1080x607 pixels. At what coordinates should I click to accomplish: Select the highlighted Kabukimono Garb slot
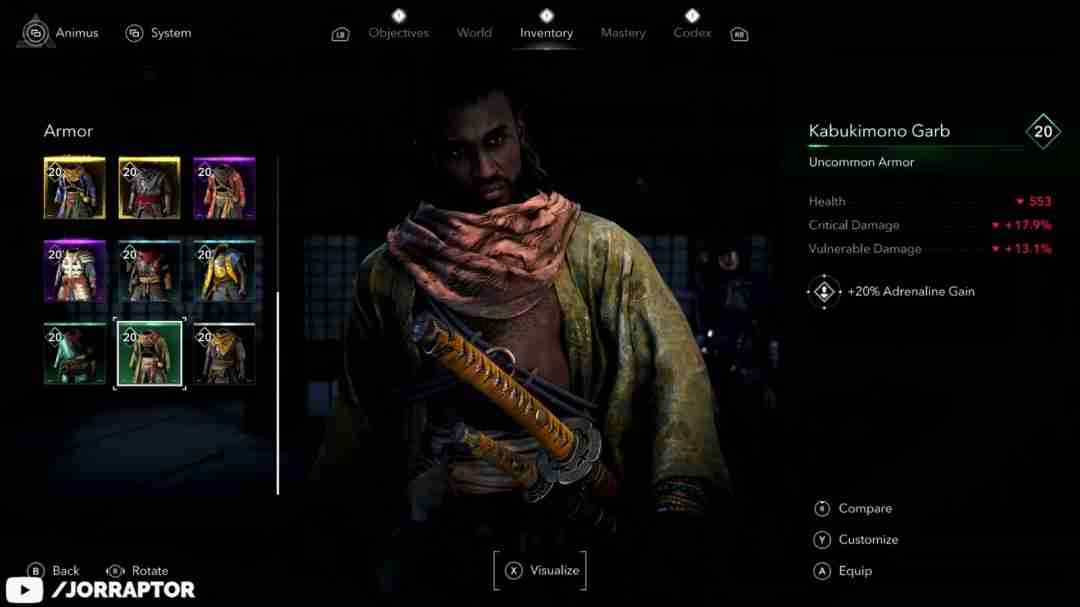[149, 354]
